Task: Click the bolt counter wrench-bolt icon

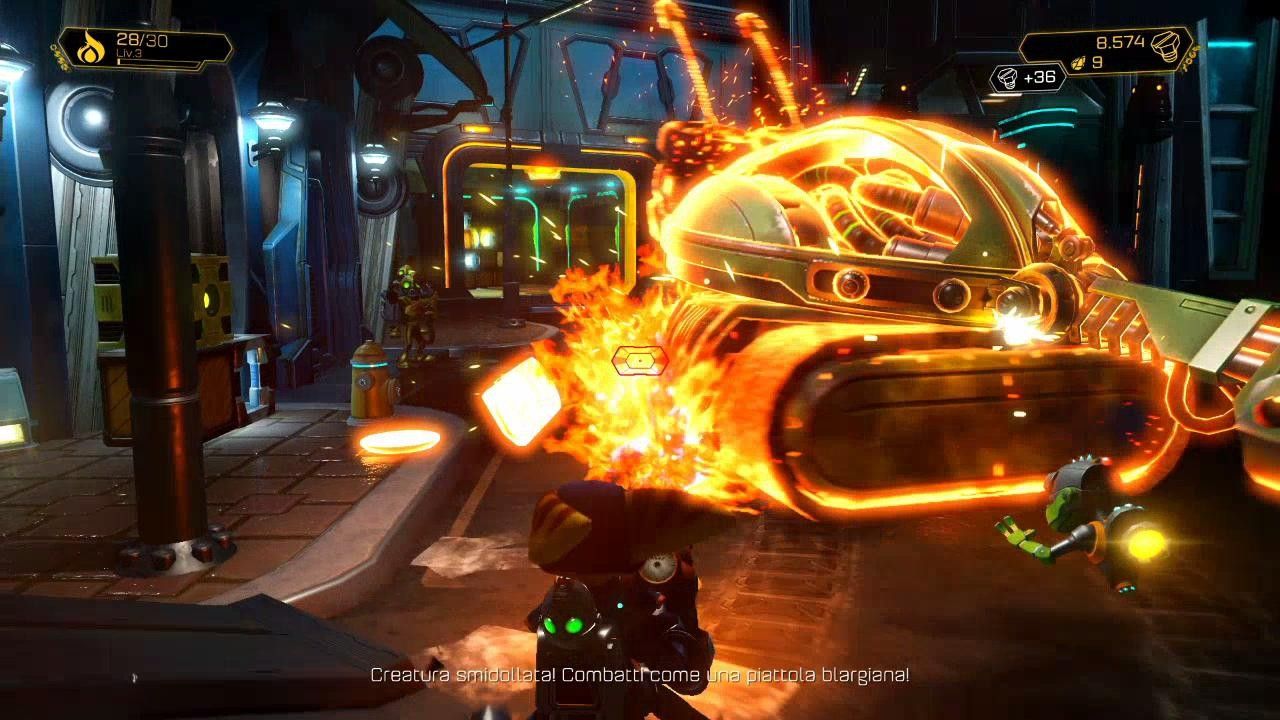Action: [1166, 45]
